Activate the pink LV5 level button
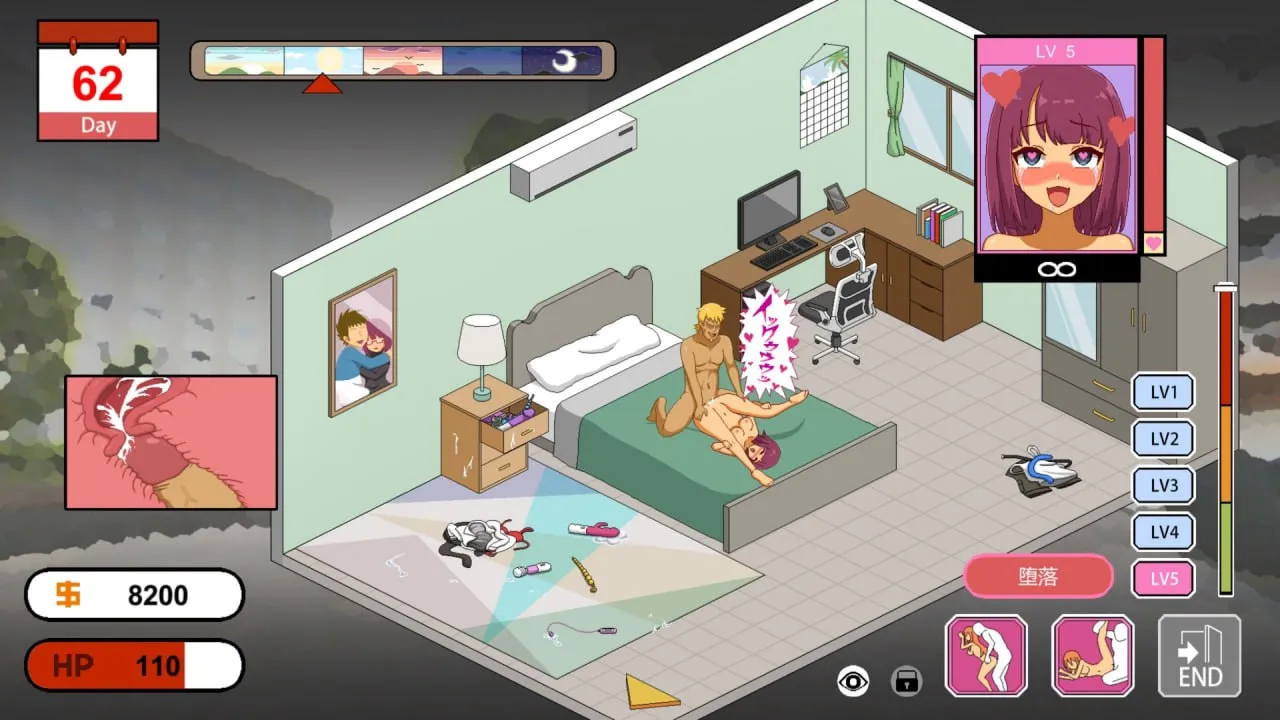 tap(1163, 579)
